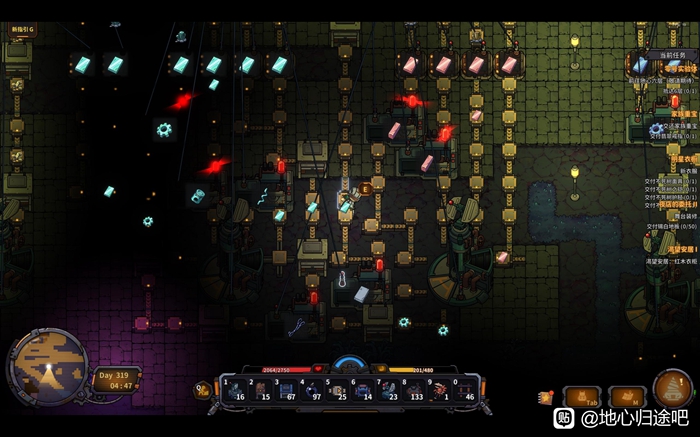Viewport: 700px width, 437px height.
Task: Select hotbar slot 1 with count 16
Action: point(236,390)
